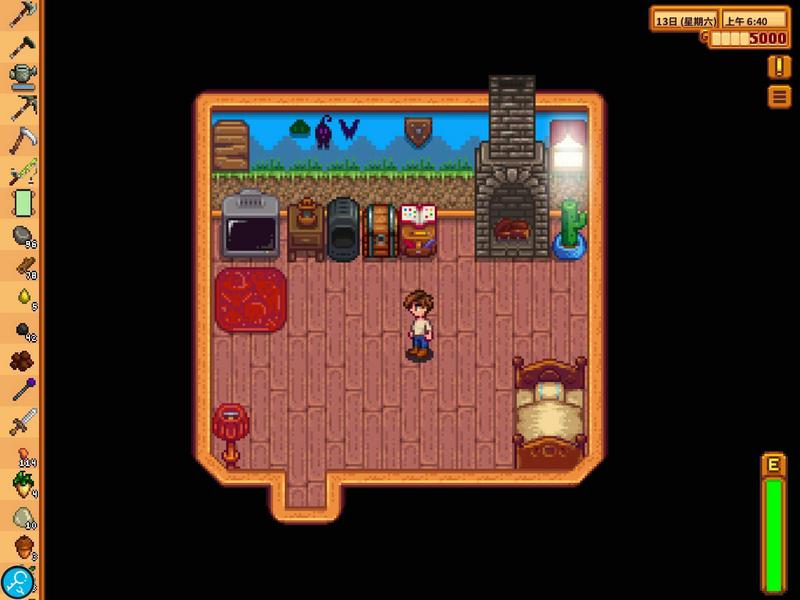This screenshot has width=800, height=600.
Task: Select the axe in the toolbar
Action: [21, 13]
